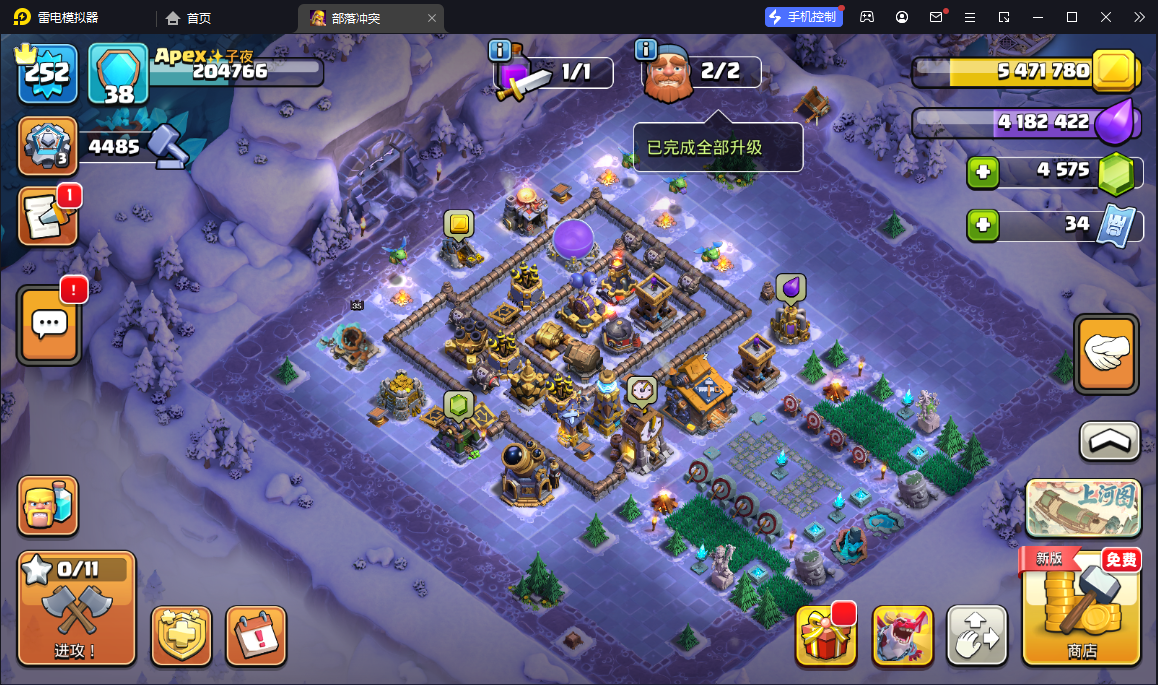Image resolution: width=1158 pixels, height=685 pixels.
Task: Add more green gems with the plus button
Action: click(x=982, y=173)
